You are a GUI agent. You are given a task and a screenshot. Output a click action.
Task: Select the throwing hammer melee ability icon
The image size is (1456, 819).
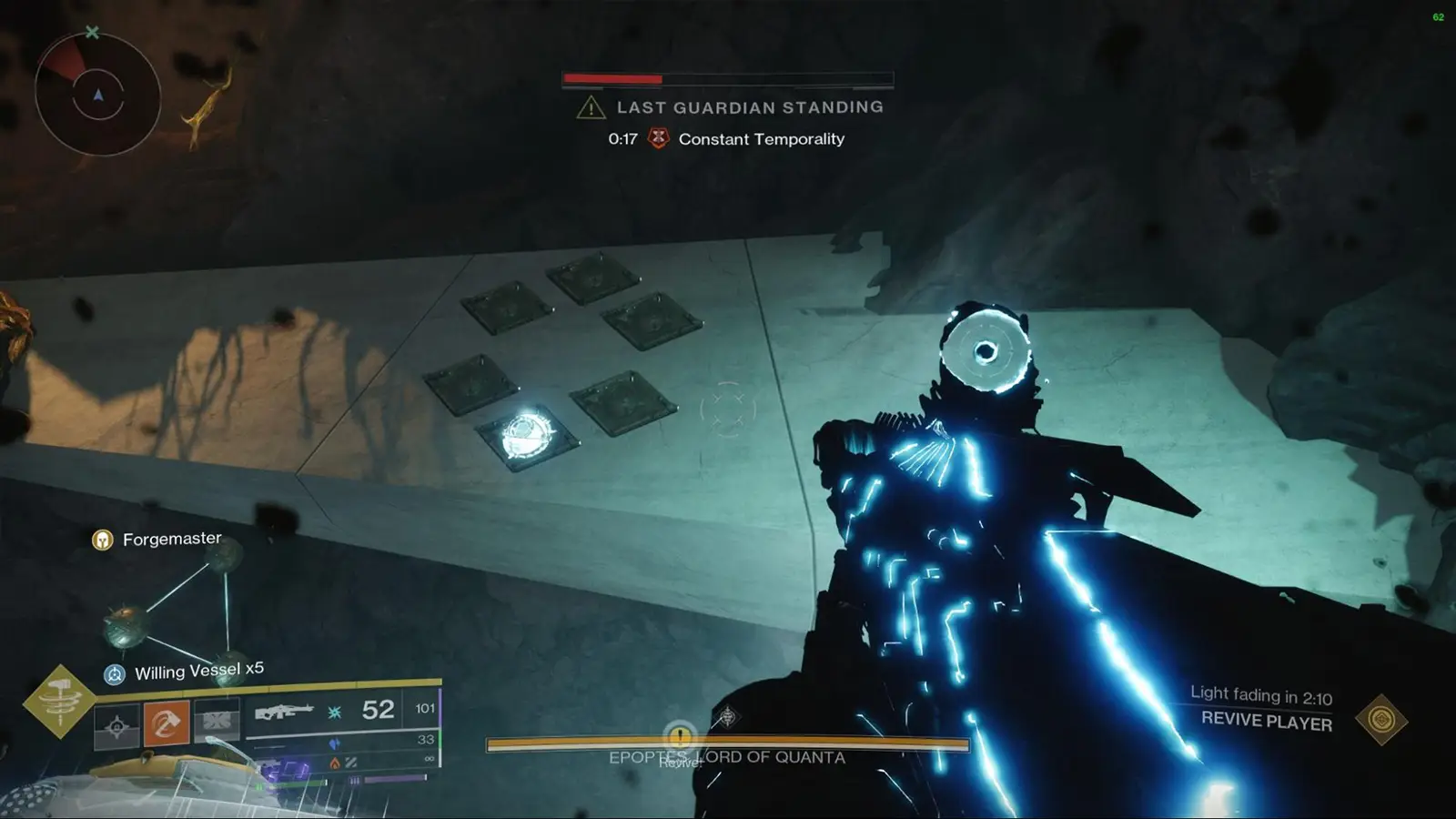point(165,724)
